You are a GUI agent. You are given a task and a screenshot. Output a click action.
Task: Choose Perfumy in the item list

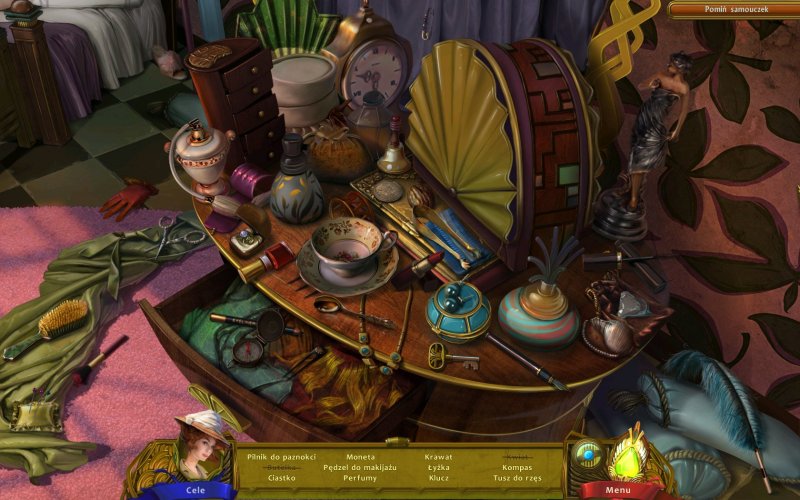(x=360, y=478)
